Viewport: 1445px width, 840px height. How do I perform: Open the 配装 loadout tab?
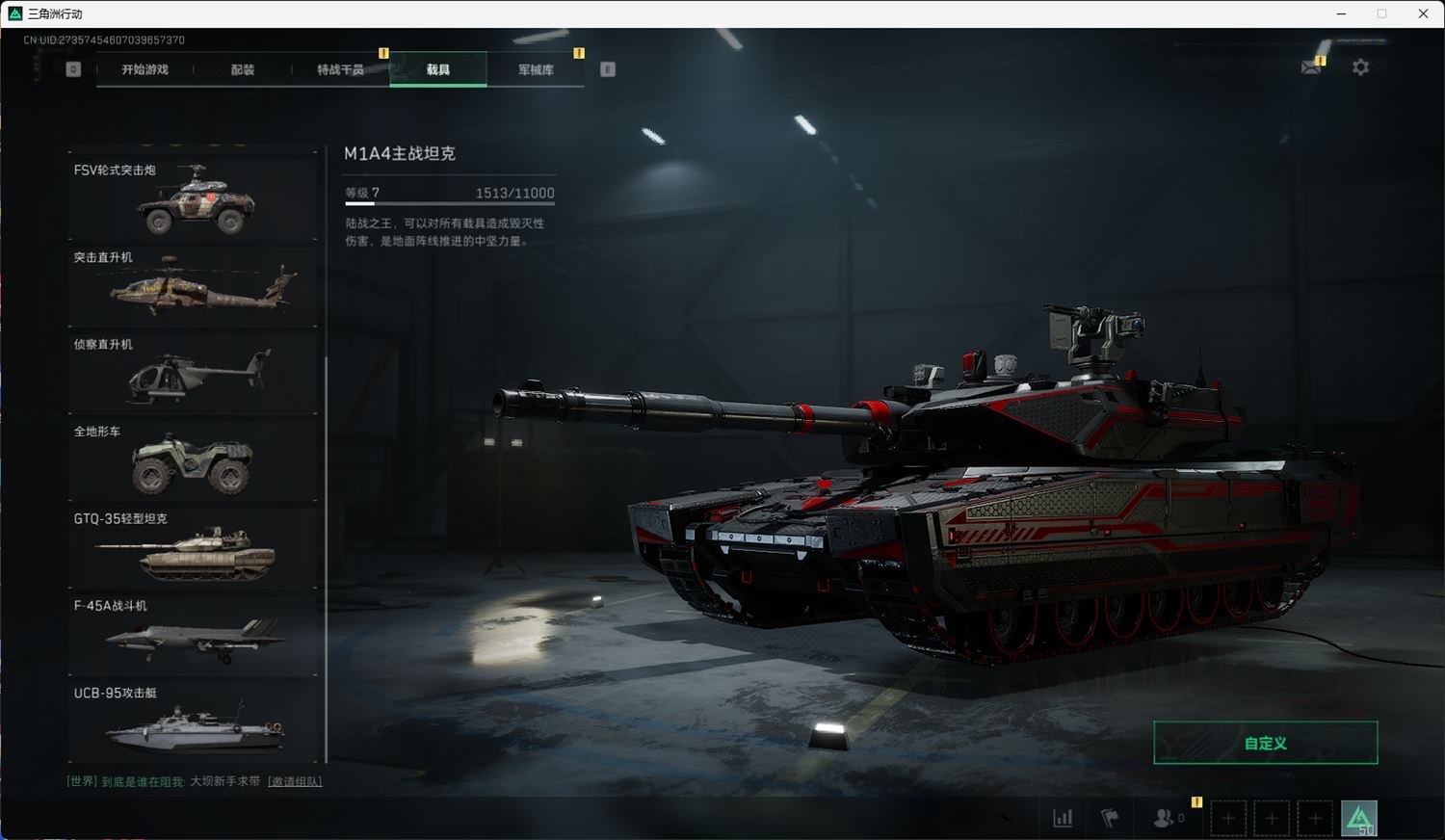(x=243, y=69)
